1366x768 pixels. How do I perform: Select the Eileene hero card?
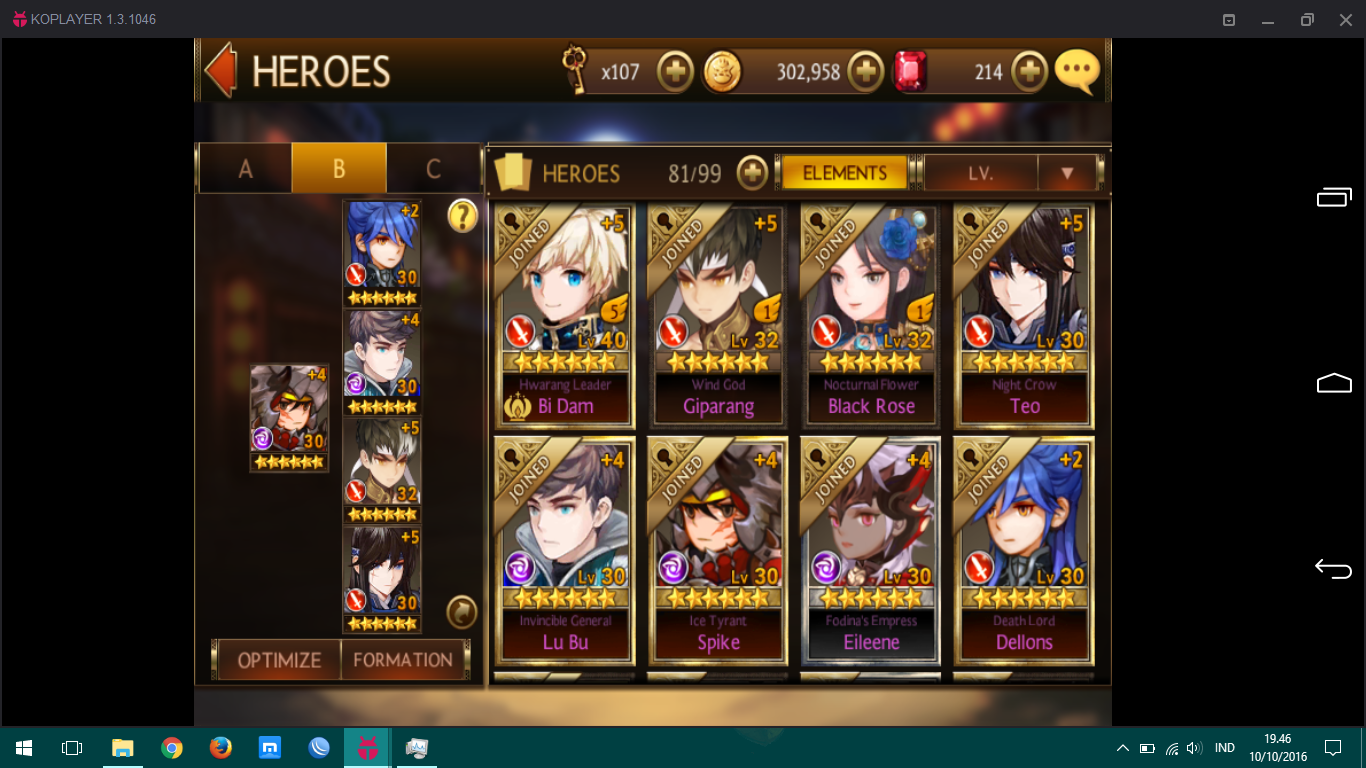pos(871,550)
